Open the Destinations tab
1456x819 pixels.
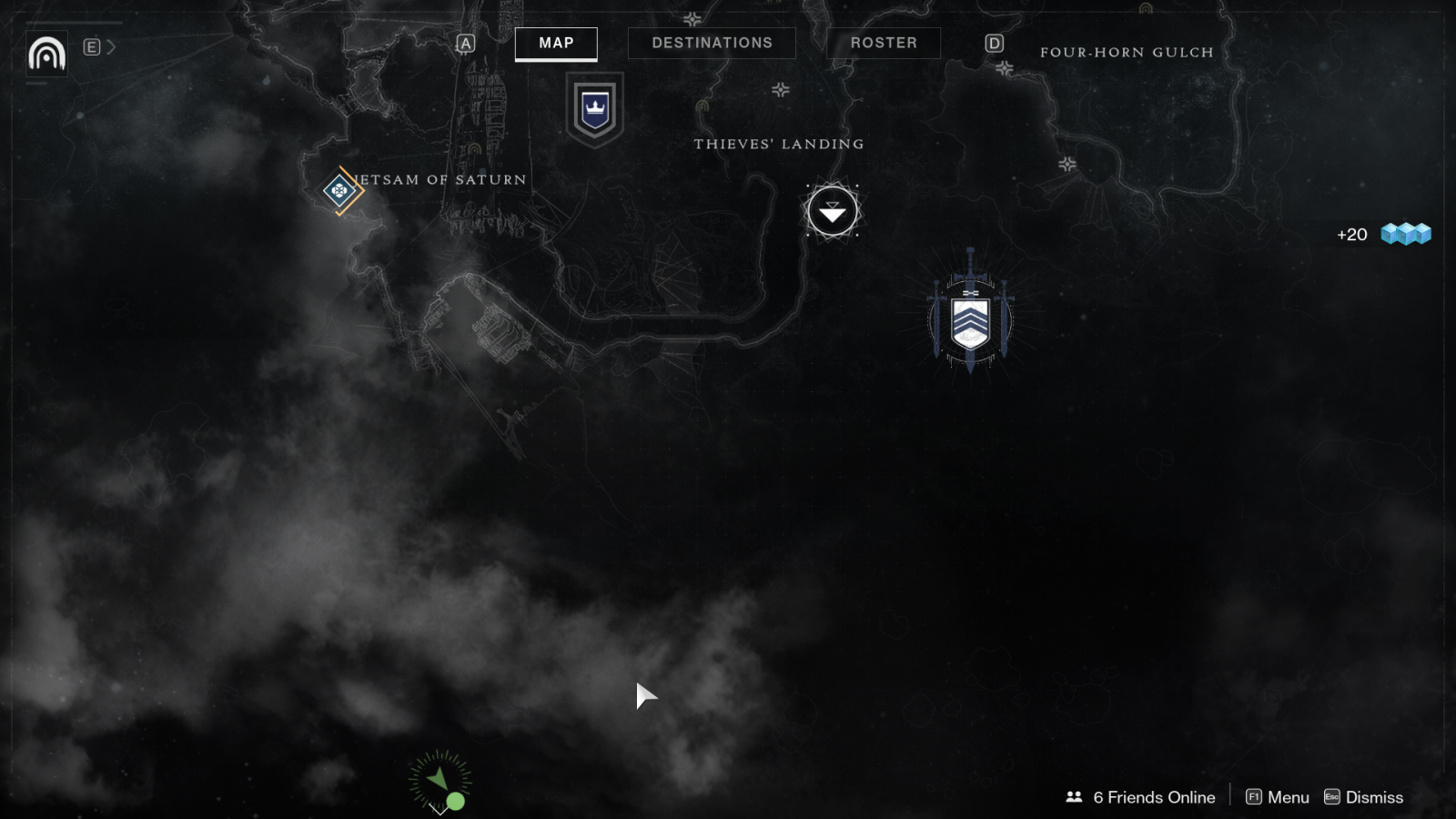tap(712, 44)
